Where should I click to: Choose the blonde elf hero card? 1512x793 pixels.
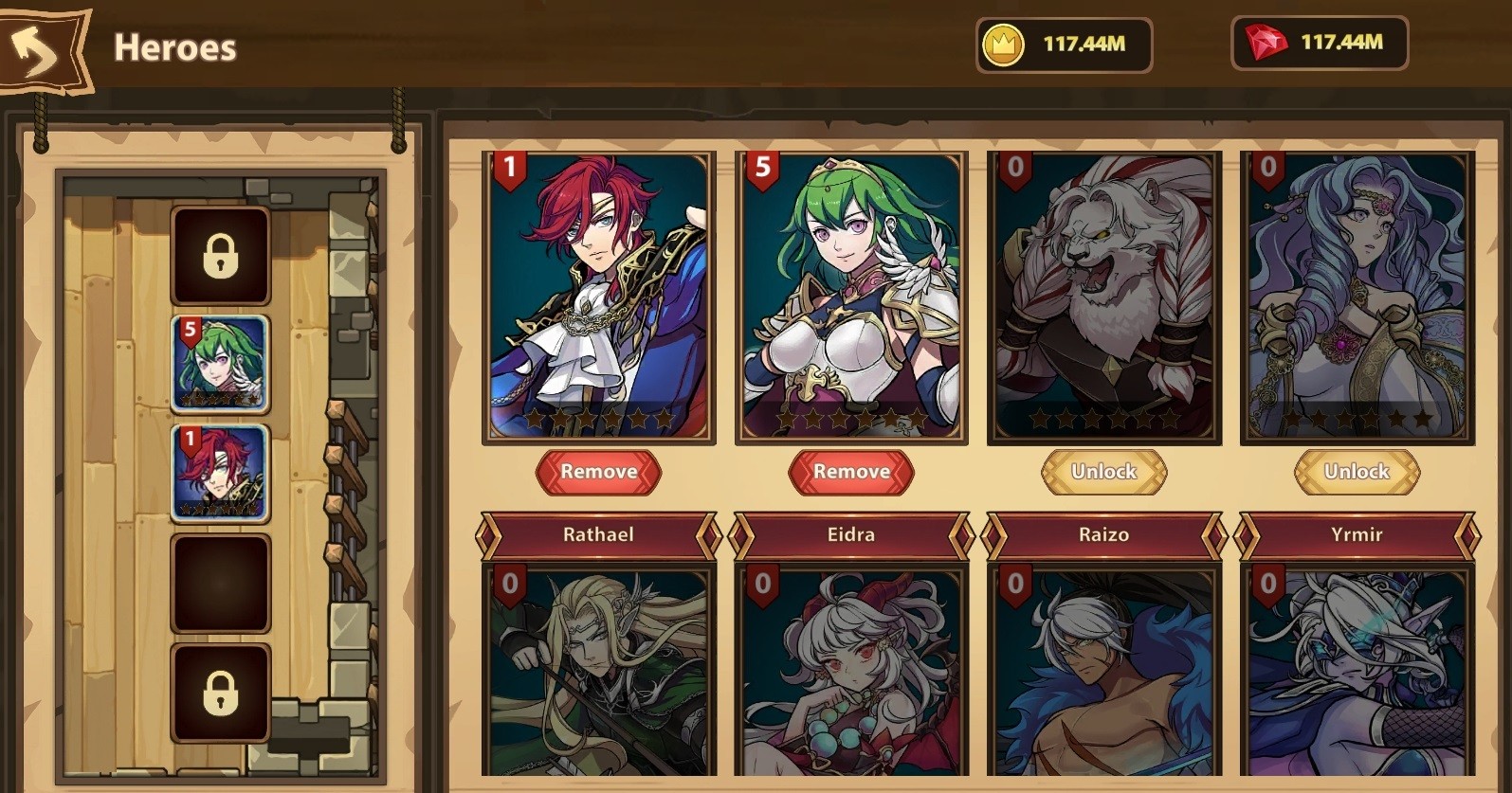(x=598, y=671)
